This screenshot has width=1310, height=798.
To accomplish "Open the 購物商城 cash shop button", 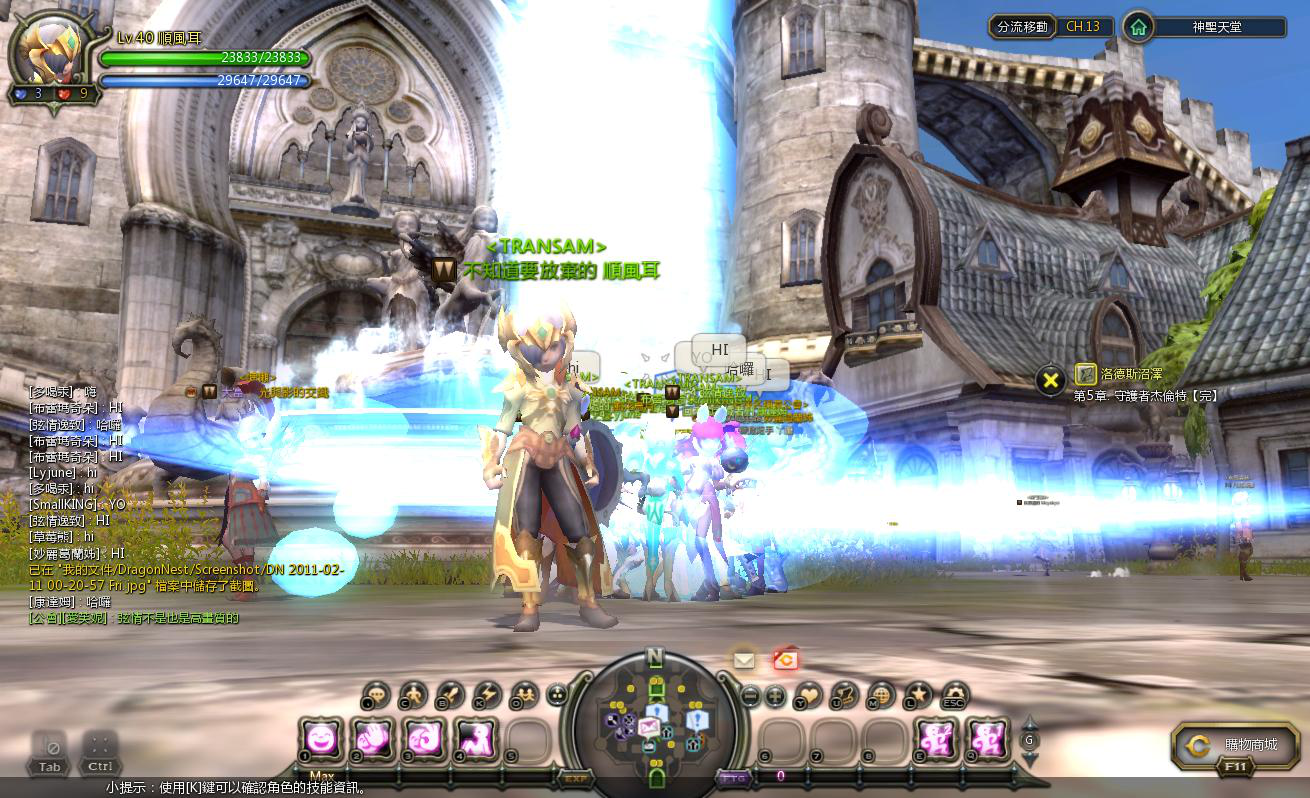I will [x=1237, y=745].
